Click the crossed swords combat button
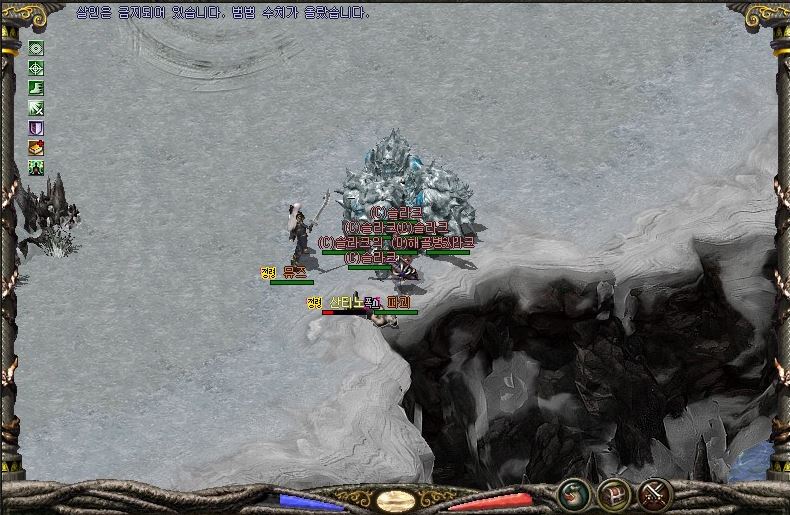790x515 pixels. coord(655,493)
